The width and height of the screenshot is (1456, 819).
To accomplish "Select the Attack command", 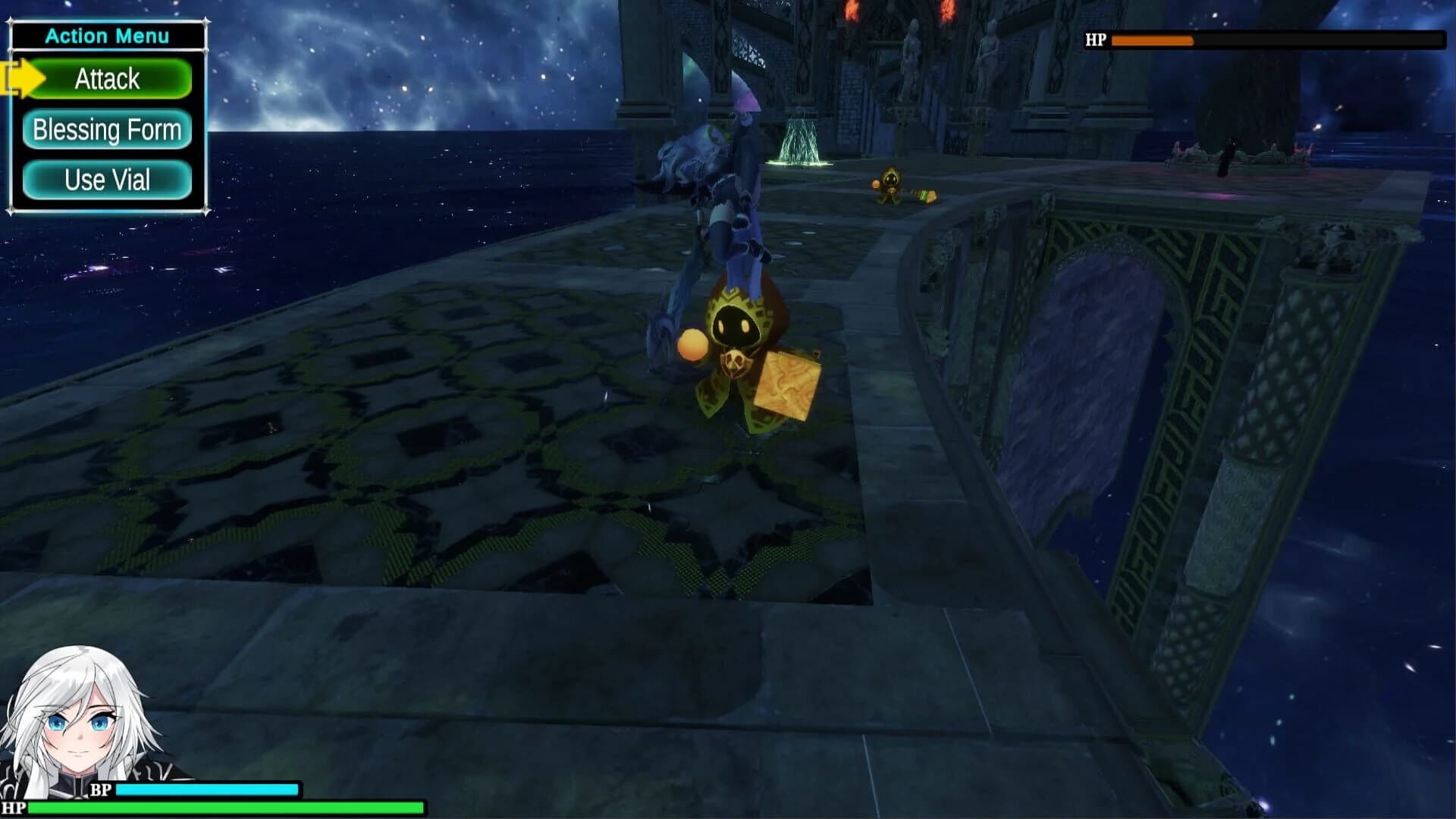I will click(106, 78).
